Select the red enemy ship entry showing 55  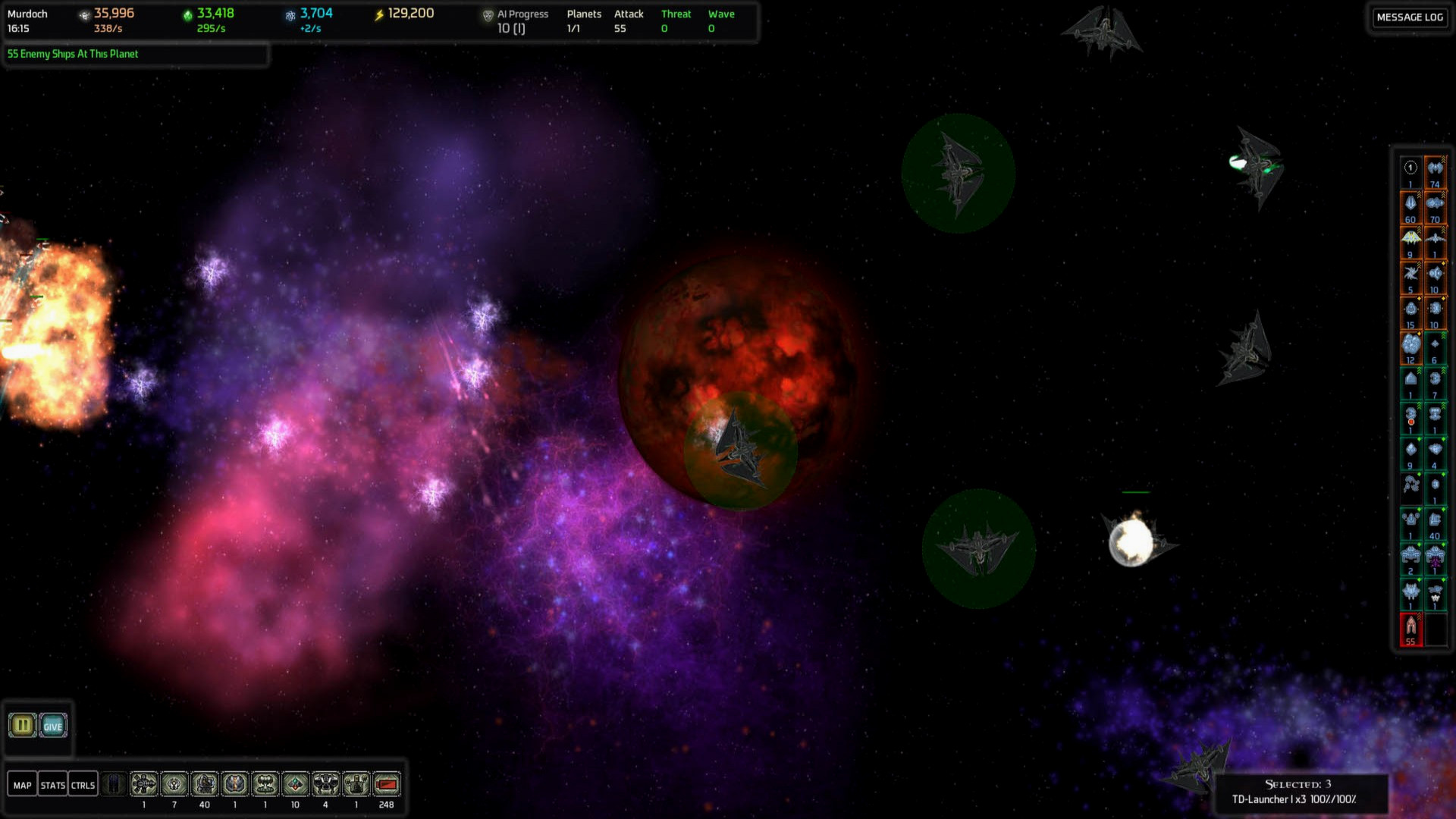[1410, 629]
